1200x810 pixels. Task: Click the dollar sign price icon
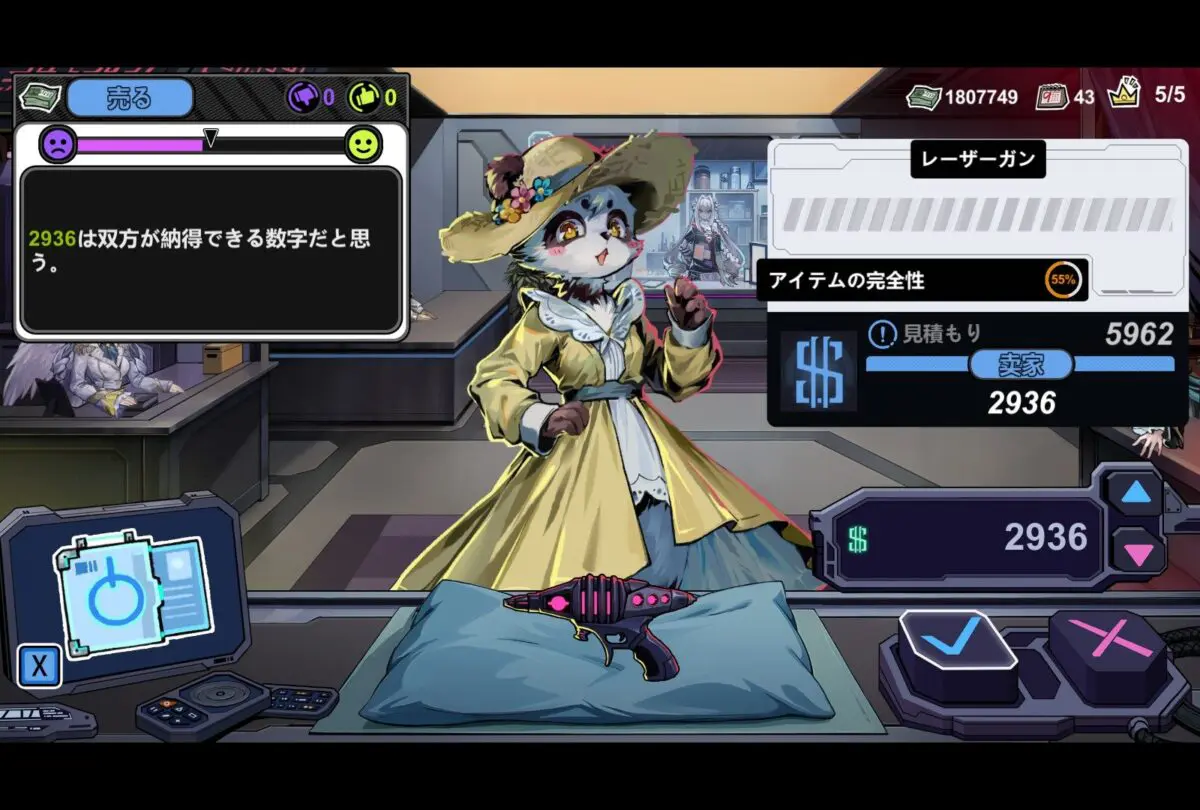pos(817,372)
